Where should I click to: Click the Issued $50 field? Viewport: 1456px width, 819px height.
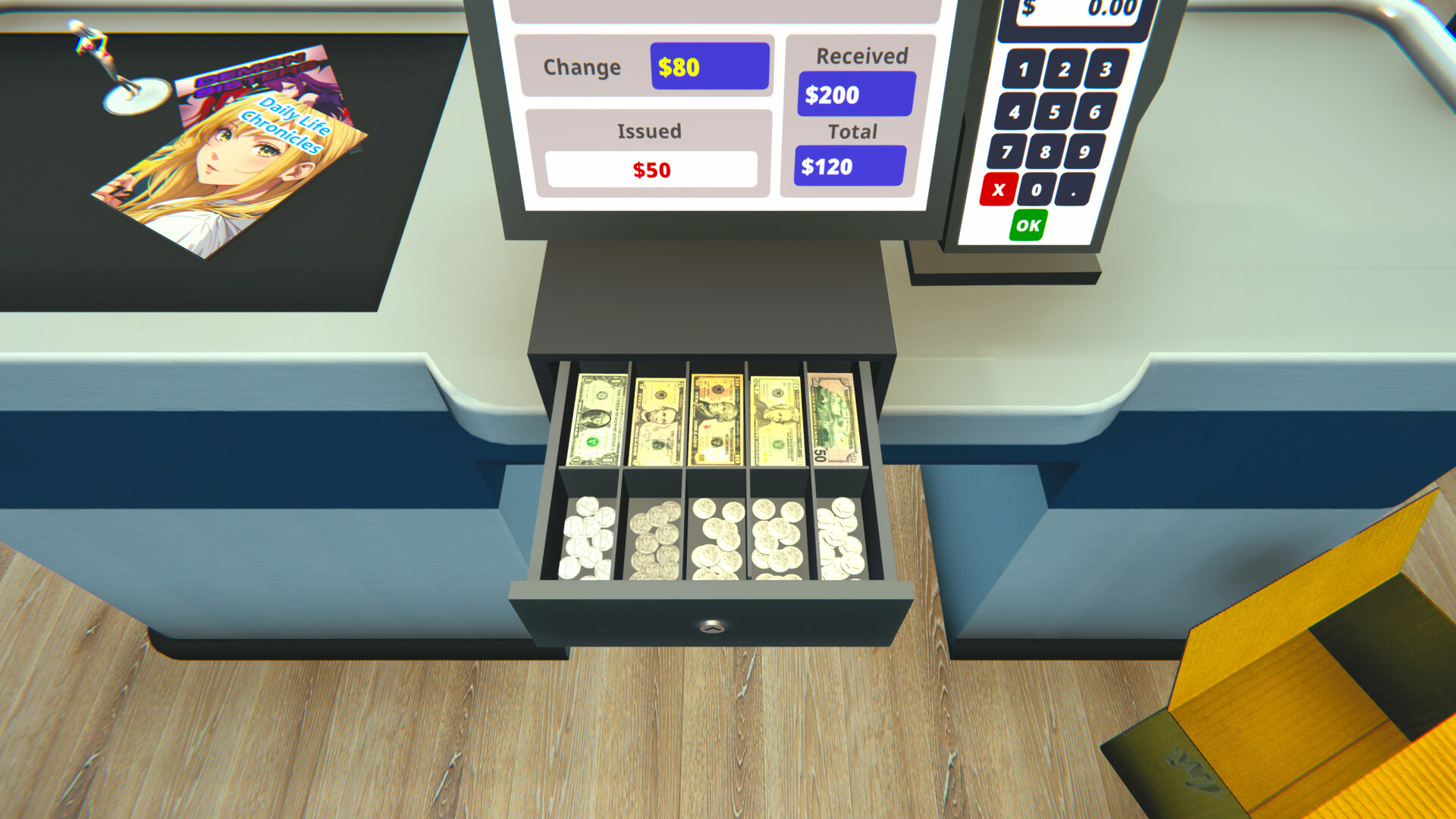click(x=653, y=168)
